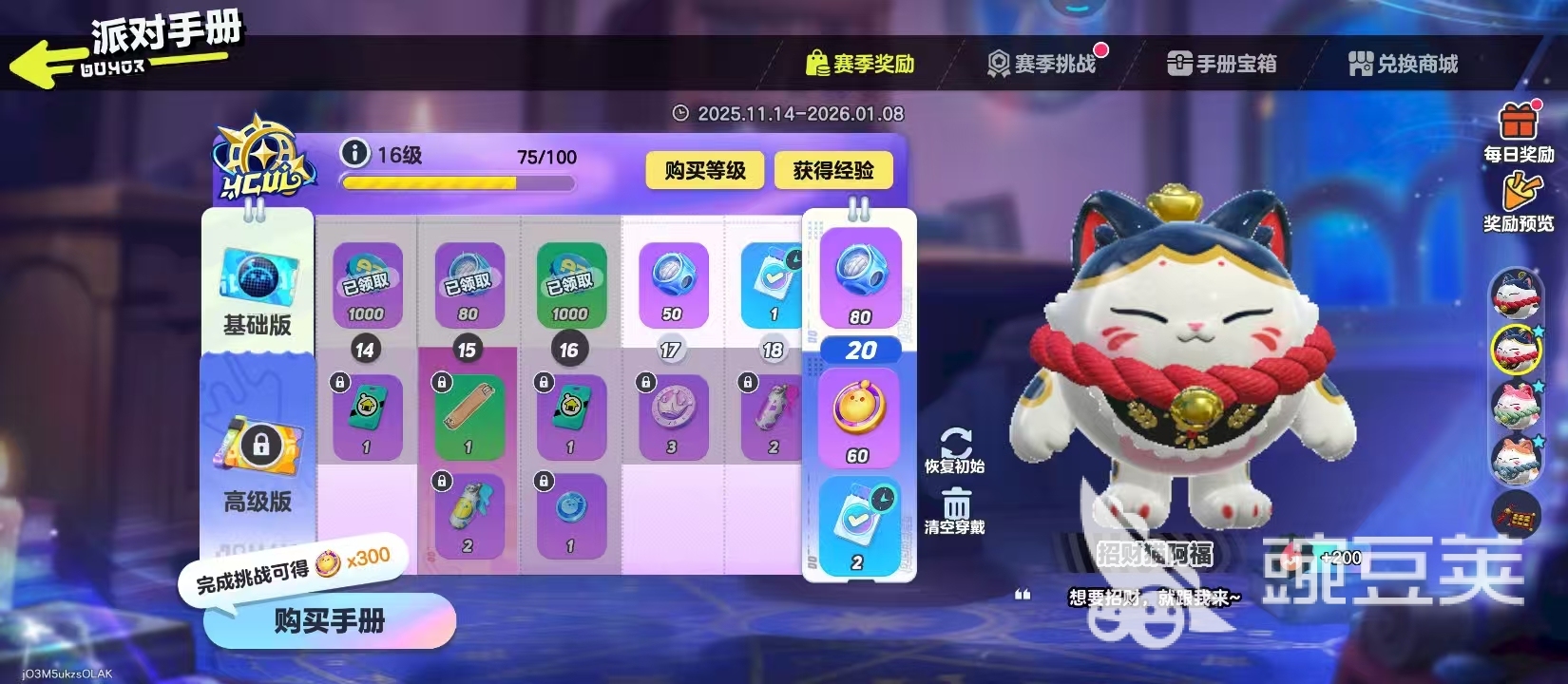The width and height of the screenshot is (1568, 684).
Task: Switch to the 赛季挑战 tab
Action: (1045, 62)
